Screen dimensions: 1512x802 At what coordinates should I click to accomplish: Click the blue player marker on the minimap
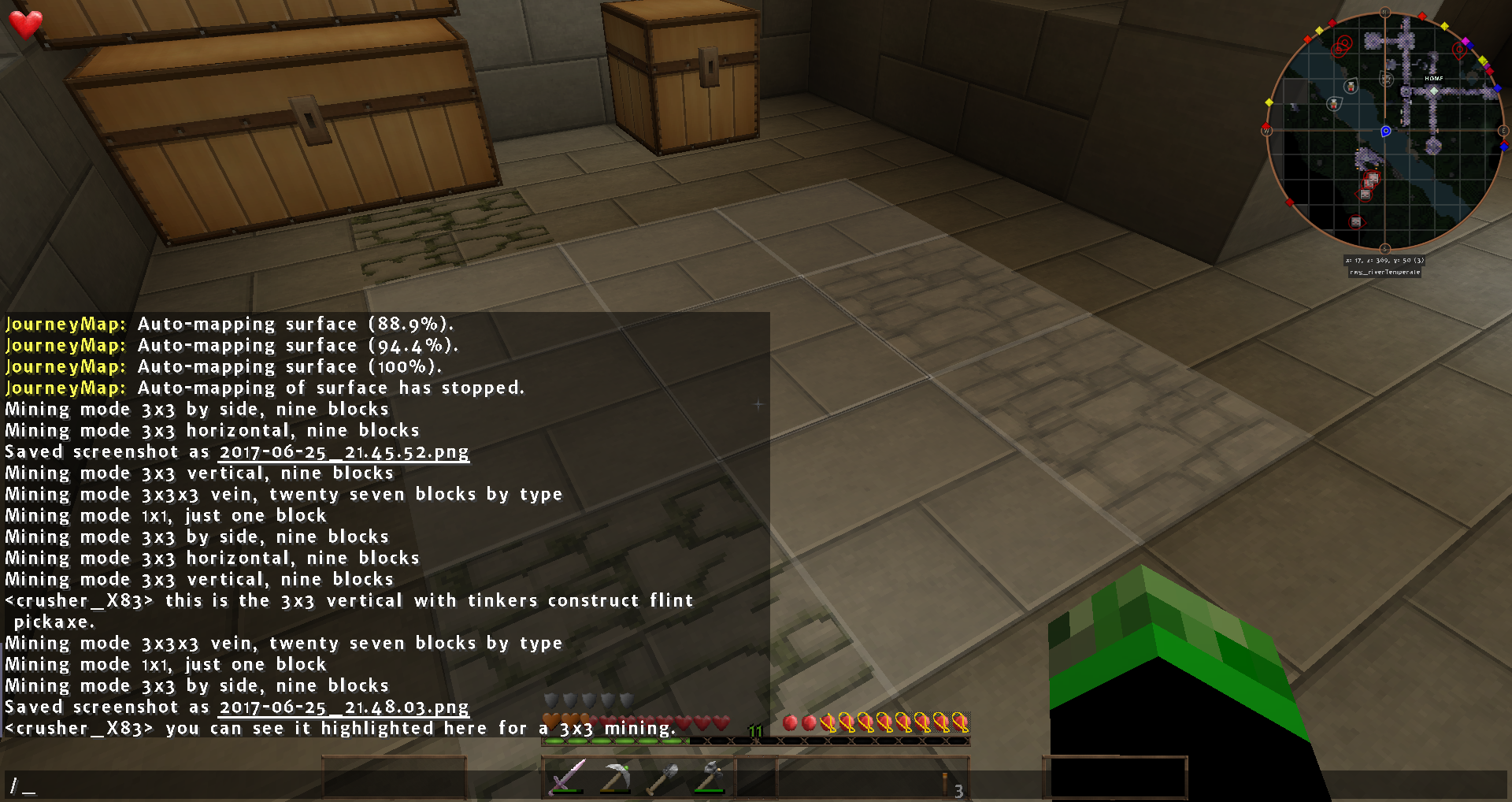[x=1386, y=130]
